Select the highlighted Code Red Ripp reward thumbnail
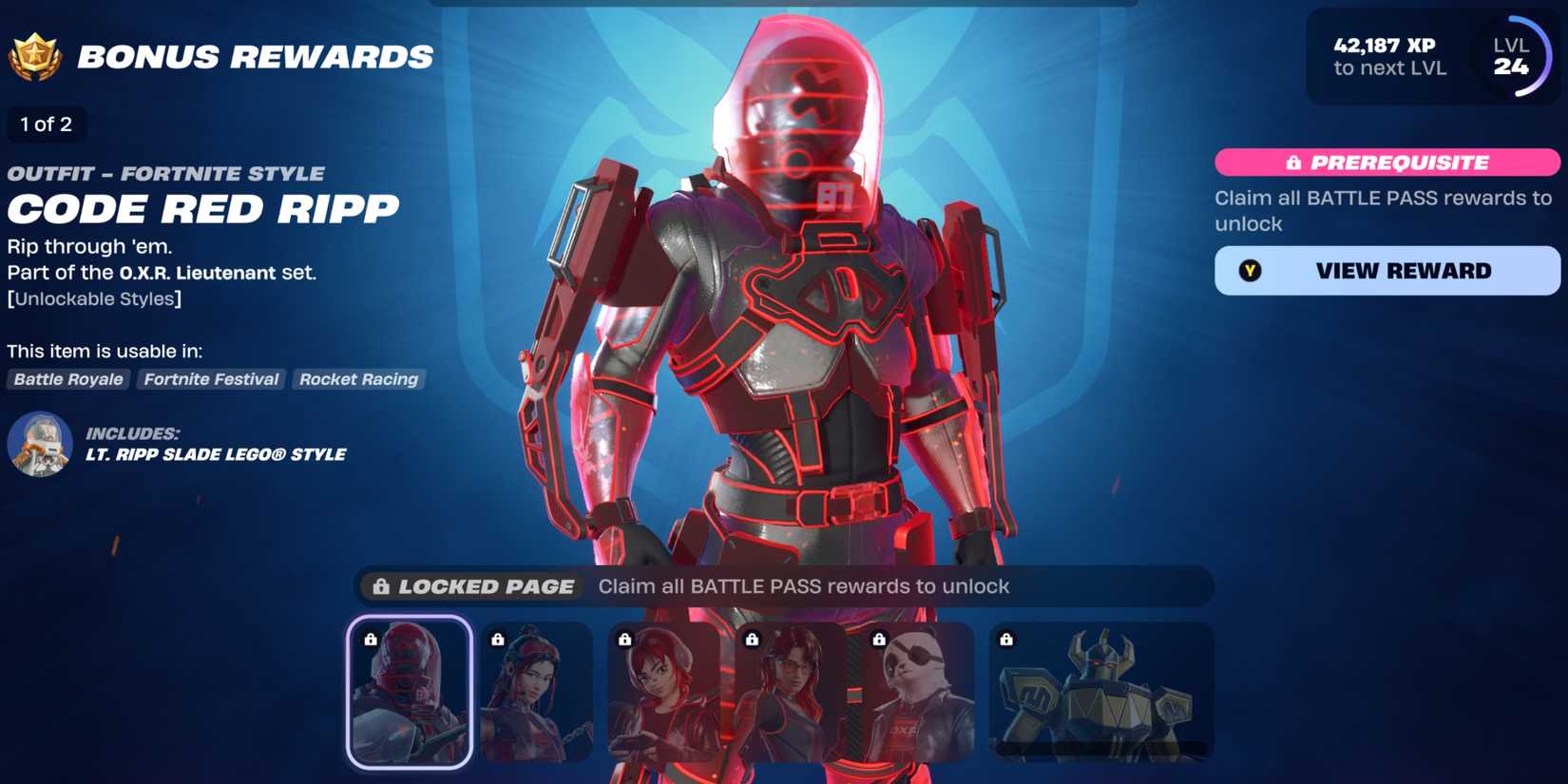1568x784 pixels. 409,692
